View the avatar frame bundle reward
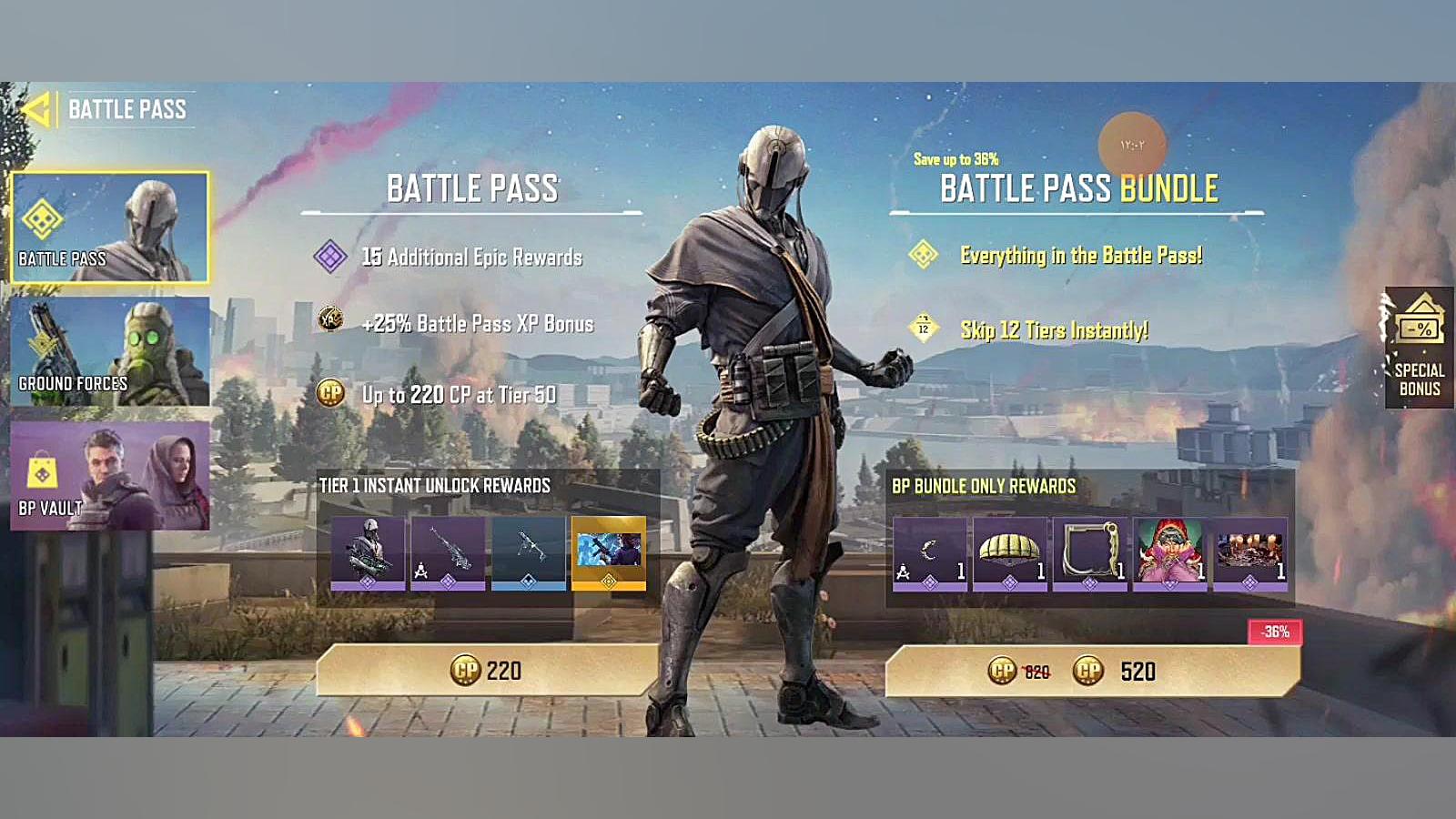 1090,553
